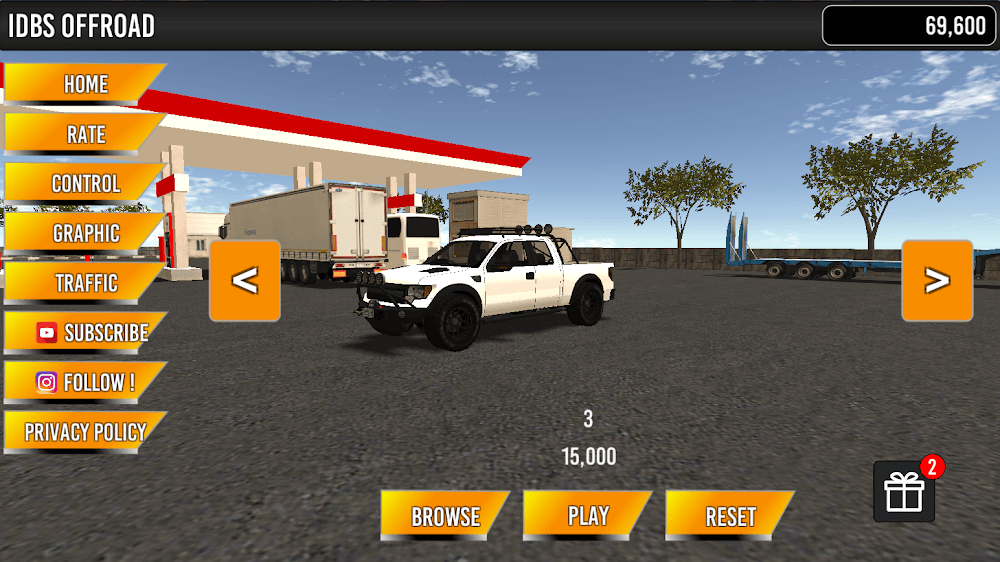The height and width of the screenshot is (562, 1000).
Task: View the PRIVACY POLICY
Action: click(x=85, y=433)
